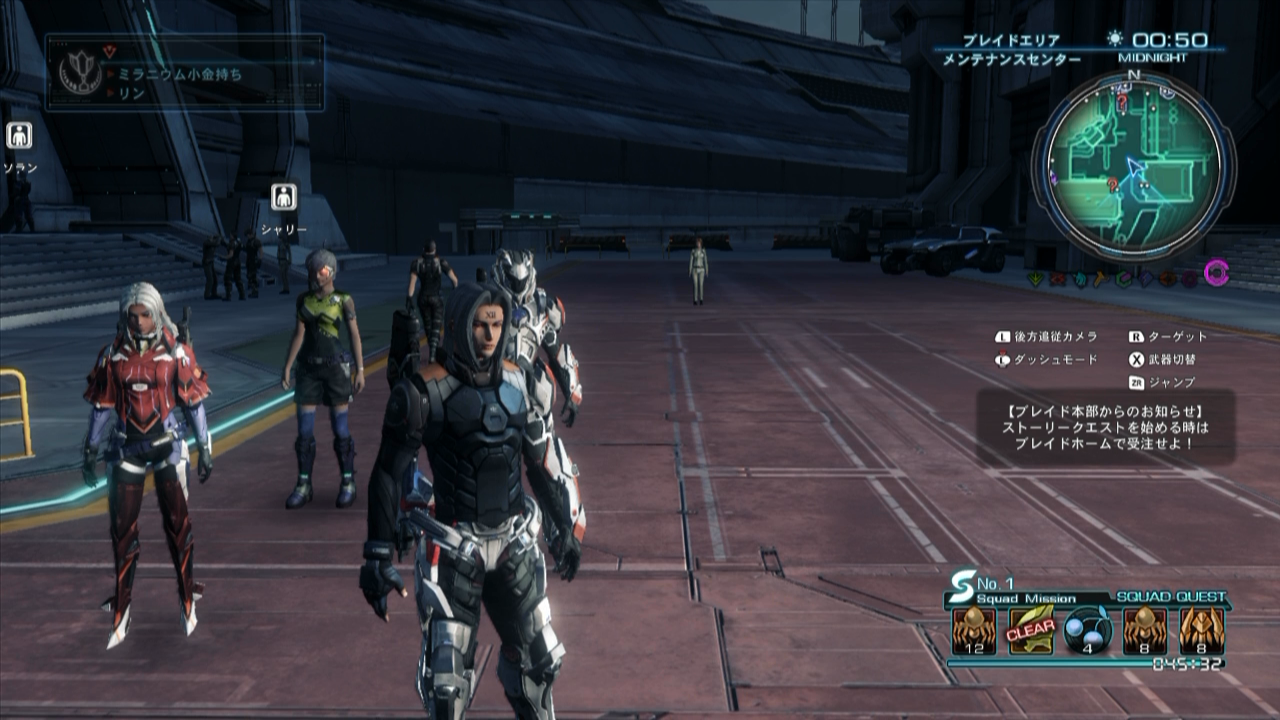Click the green hexagon collectible icon below minimap
1280x720 pixels.
tap(1124, 277)
